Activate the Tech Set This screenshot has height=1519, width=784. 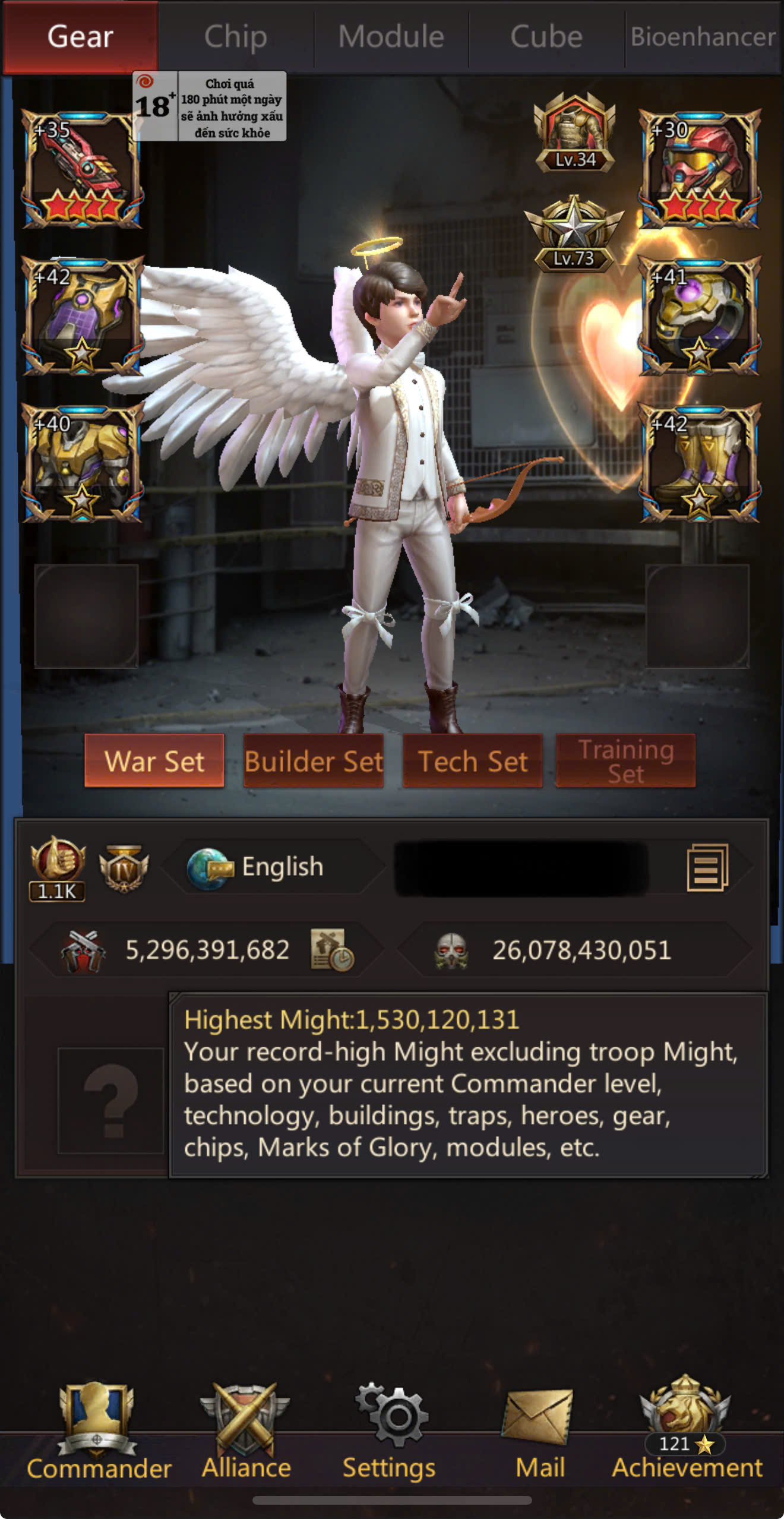(473, 761)
